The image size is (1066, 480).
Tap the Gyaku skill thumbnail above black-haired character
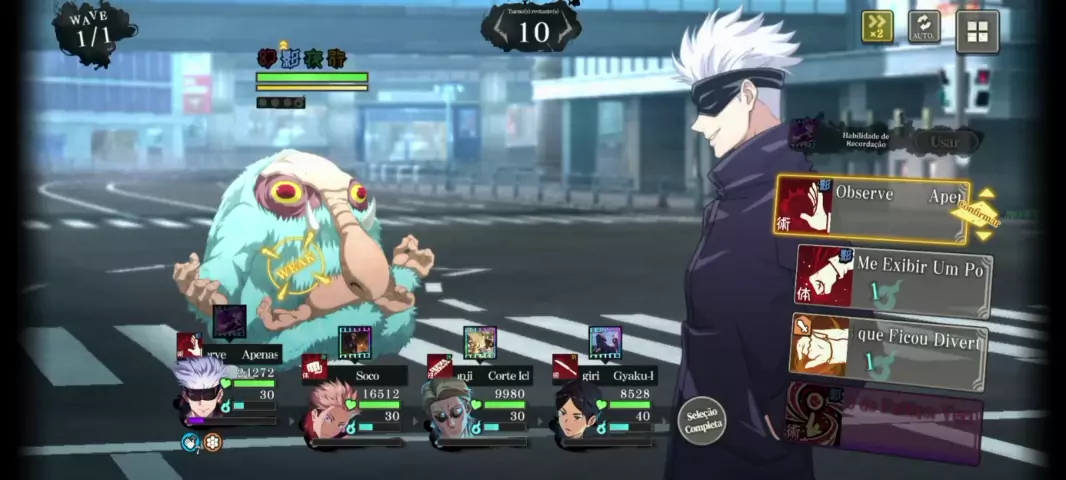coord(604,343)
